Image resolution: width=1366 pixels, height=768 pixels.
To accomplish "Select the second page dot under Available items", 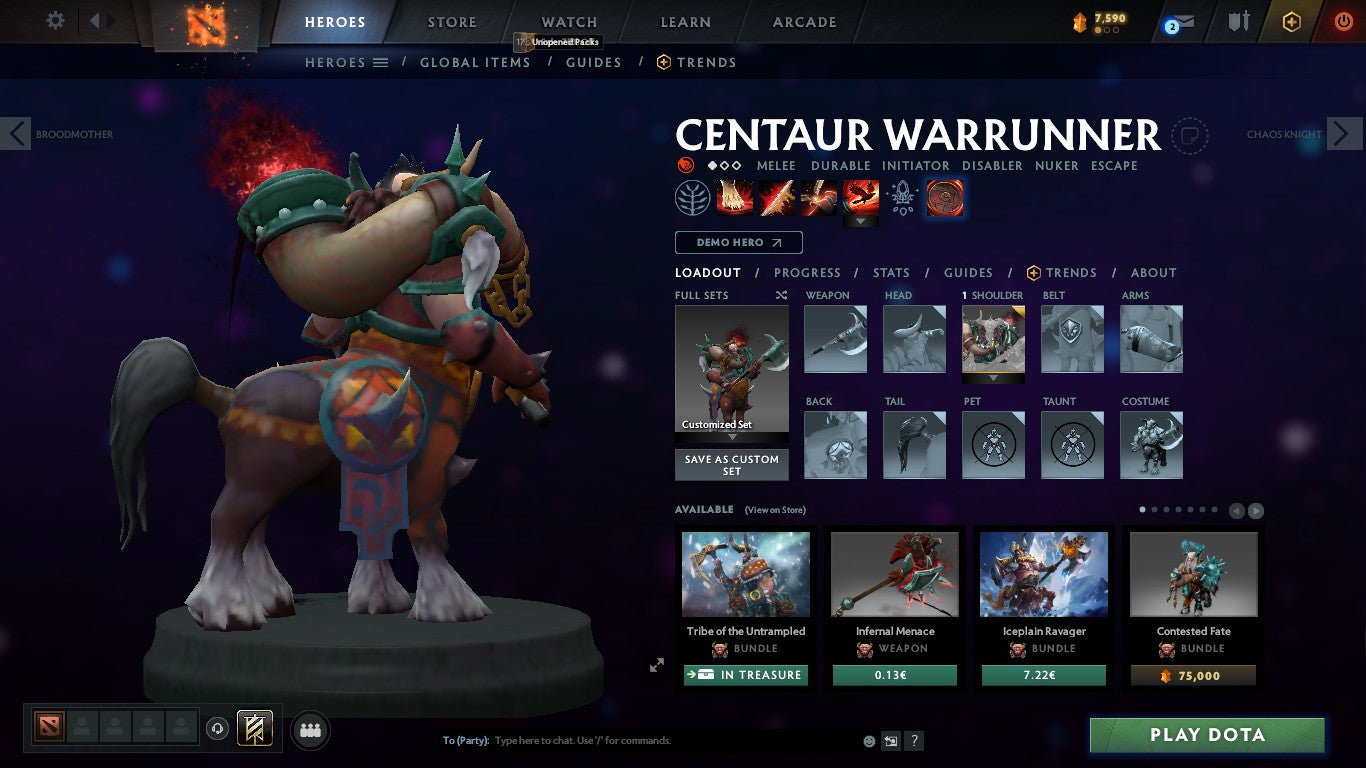I will 1155,509.
